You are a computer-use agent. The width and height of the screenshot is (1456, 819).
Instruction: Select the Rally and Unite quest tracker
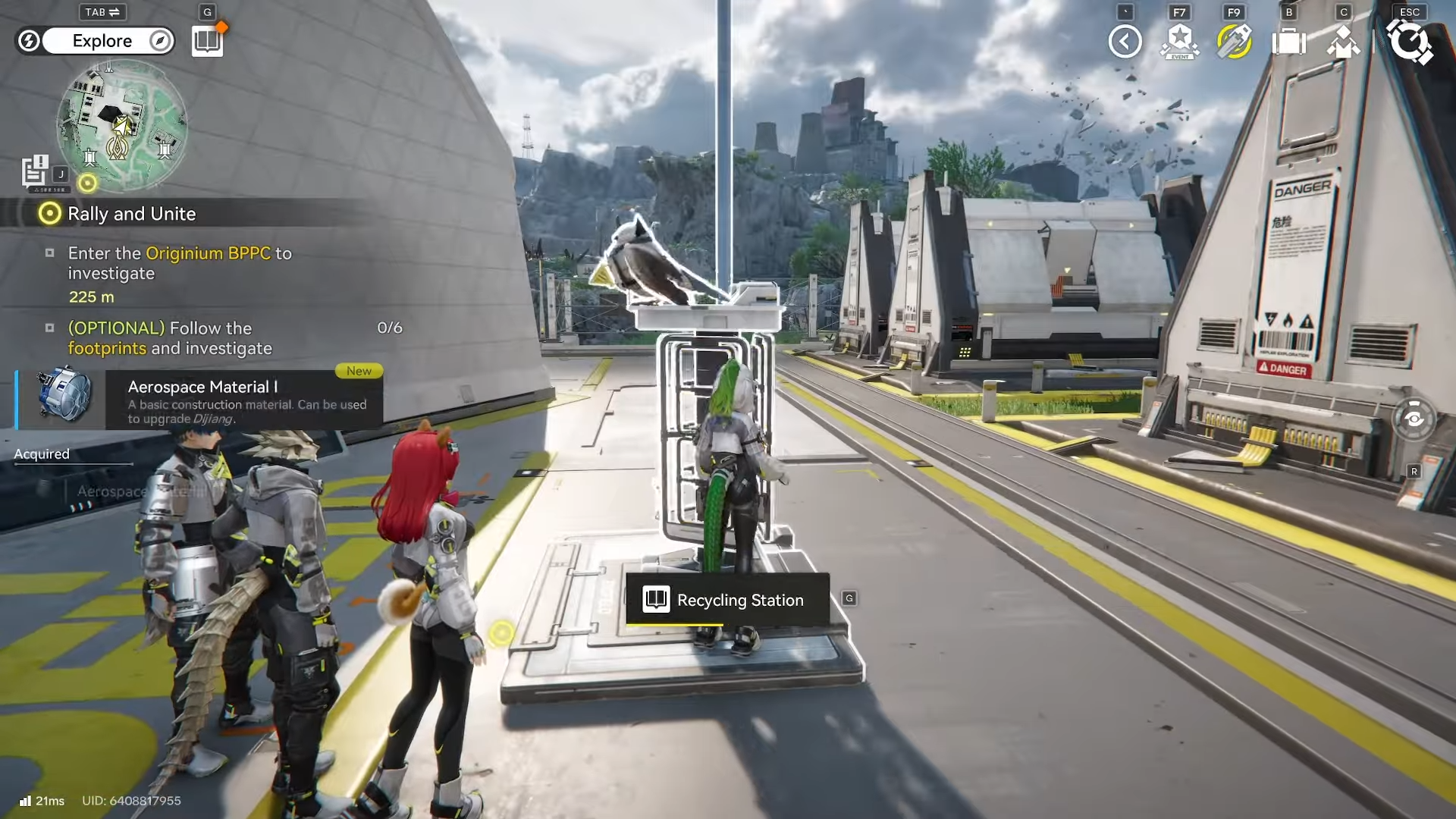point(131,214)
